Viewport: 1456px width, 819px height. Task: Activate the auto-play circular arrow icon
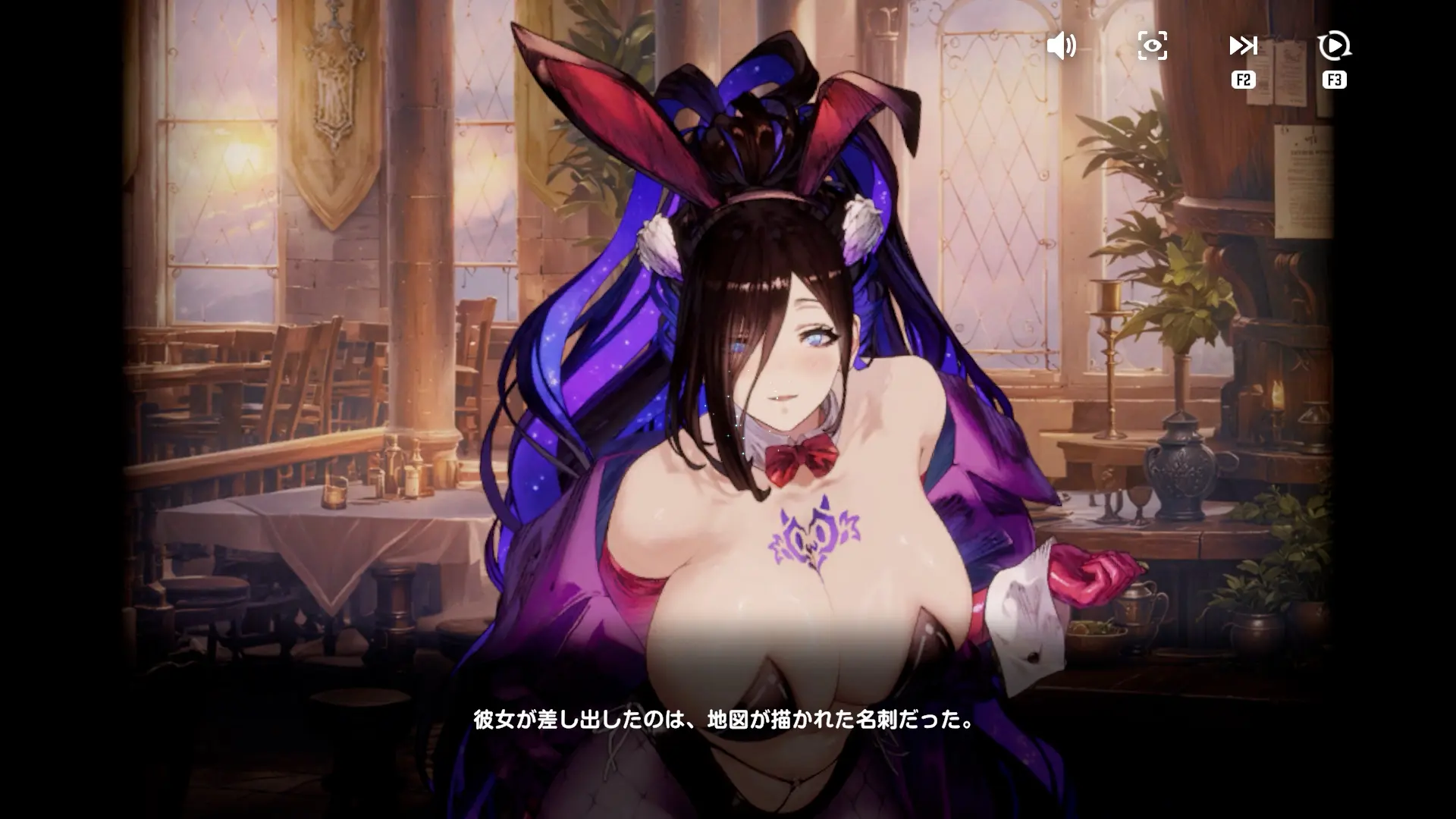(1334, 46)
